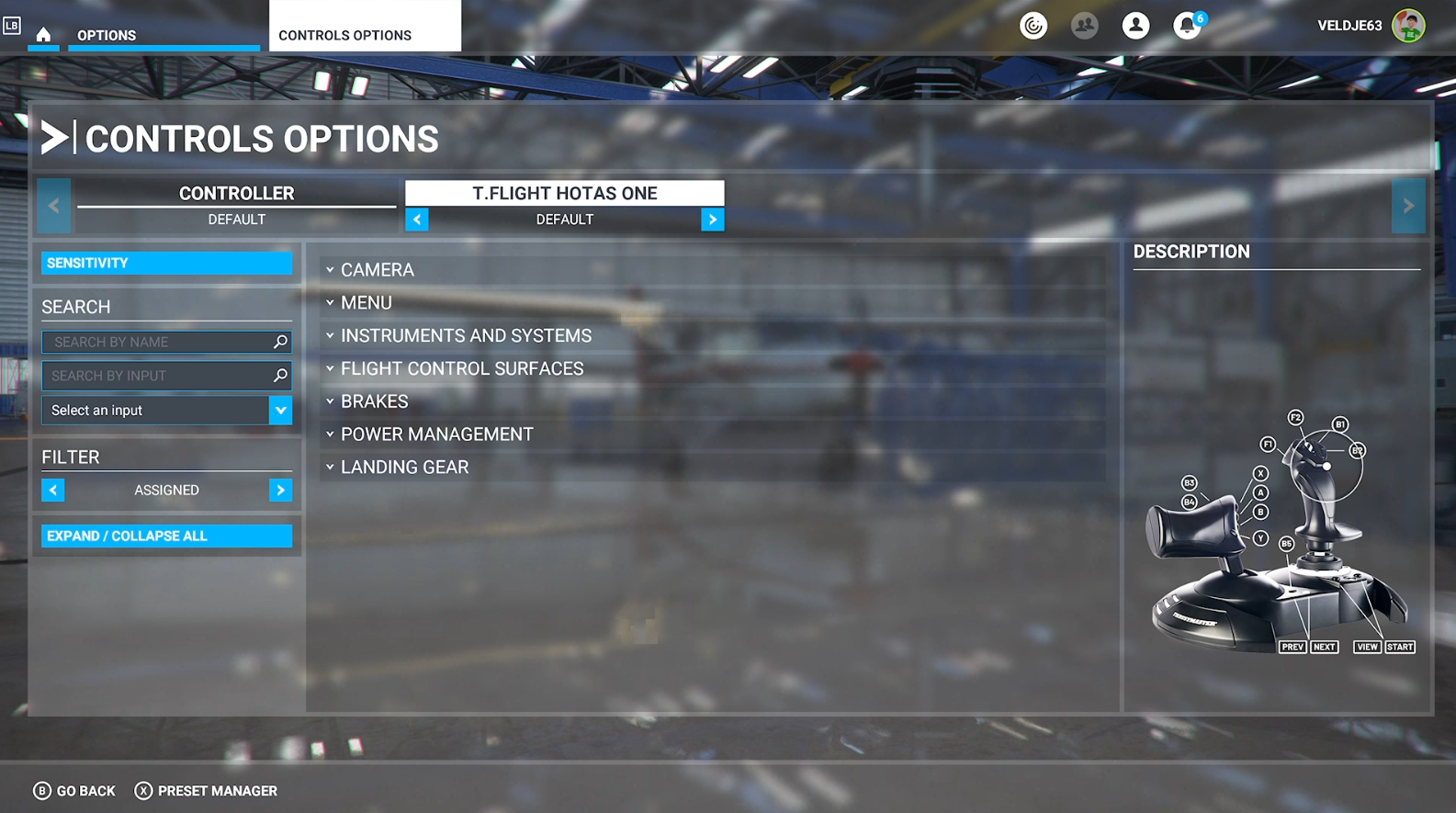Switch filter to the next option
The image size is (1456, 813).
[280, 491]
